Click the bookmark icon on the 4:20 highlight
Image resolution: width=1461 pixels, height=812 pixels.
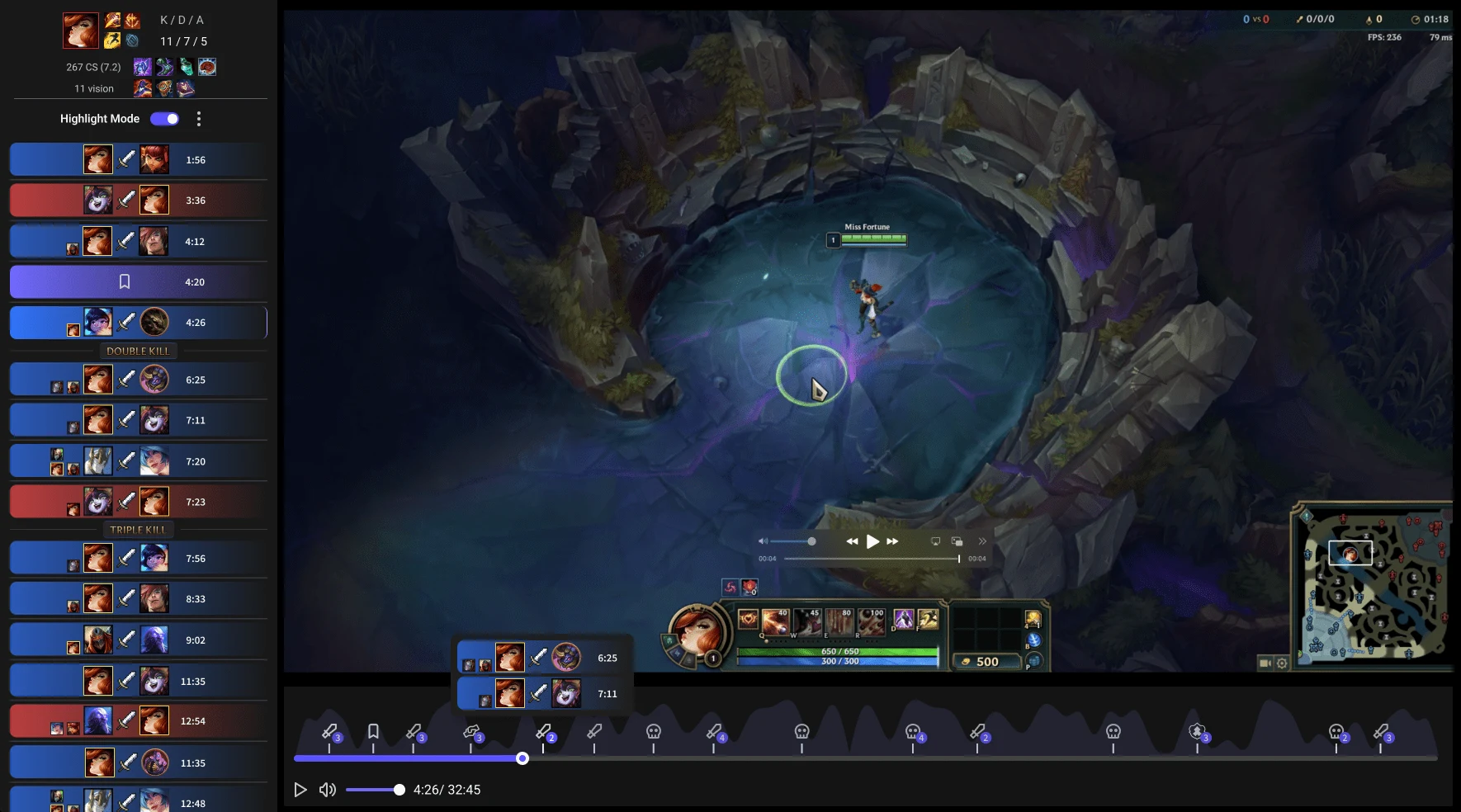[124, 281]
